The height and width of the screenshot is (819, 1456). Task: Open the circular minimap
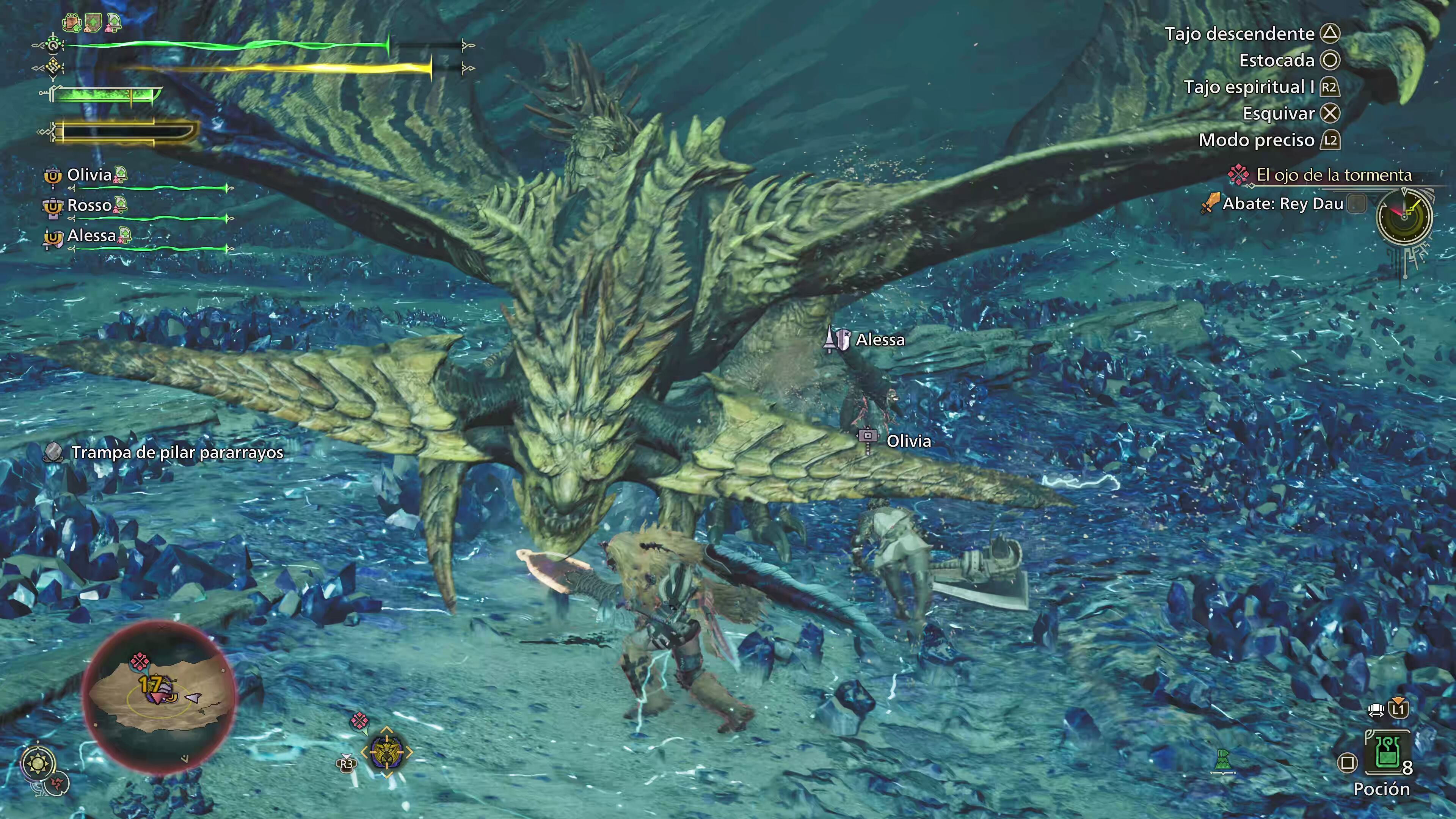pos(159,697)
